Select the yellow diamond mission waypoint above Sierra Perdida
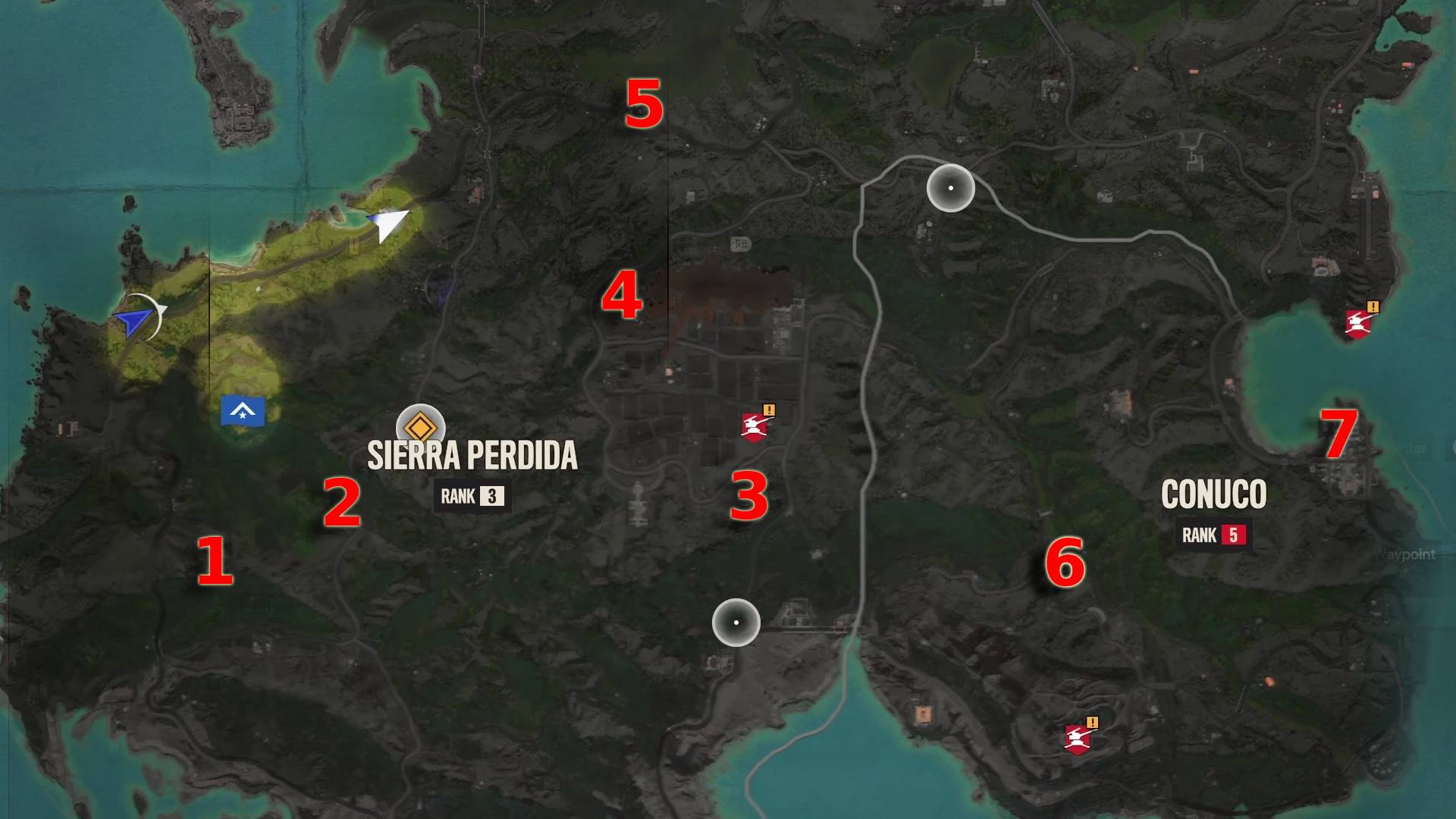The image size is (1456, 819). click(x=419, y=427)
